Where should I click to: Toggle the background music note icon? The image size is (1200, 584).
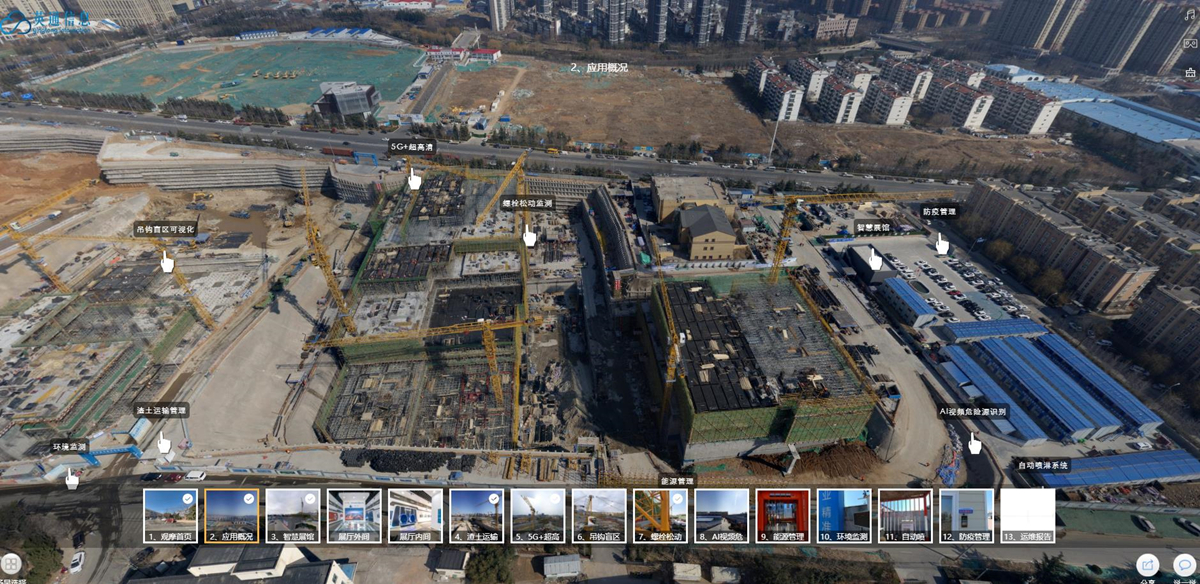tap(1190, 15)
